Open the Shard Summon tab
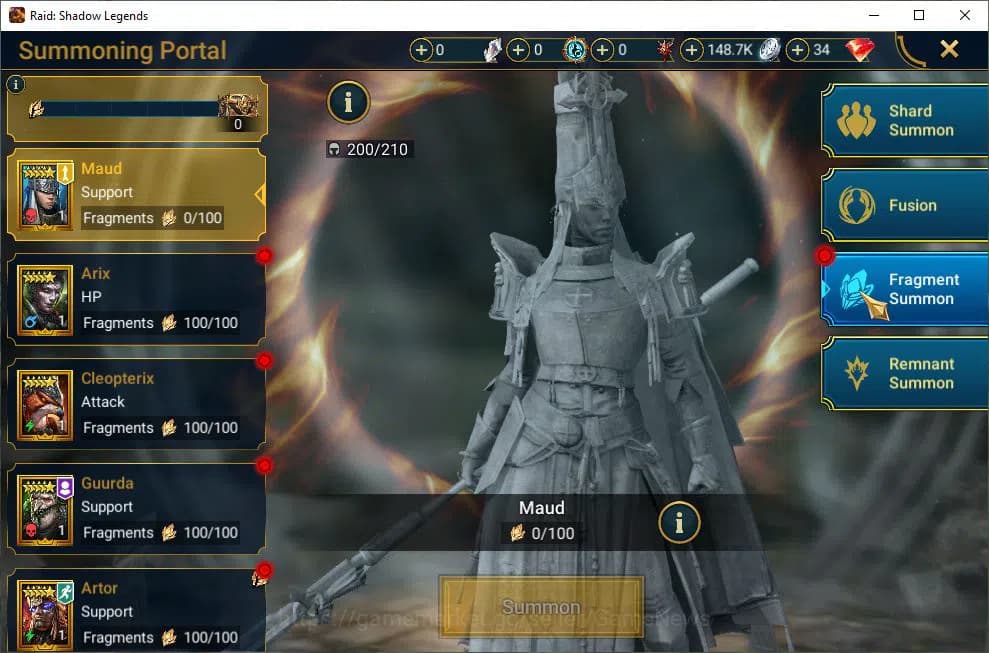Screen dimensions: 989x653 tap(904, 121)
